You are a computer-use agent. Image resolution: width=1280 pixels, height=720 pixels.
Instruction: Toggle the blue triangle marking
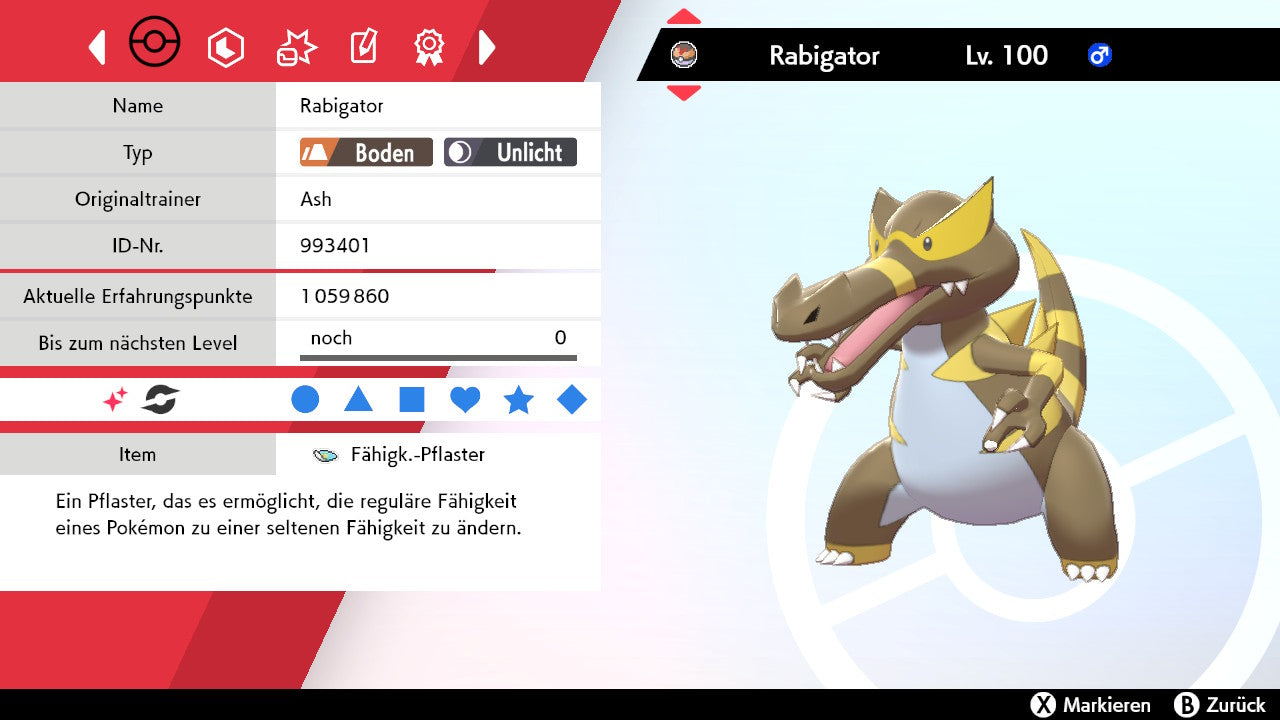pyautogui.click(x=358, y=400)
